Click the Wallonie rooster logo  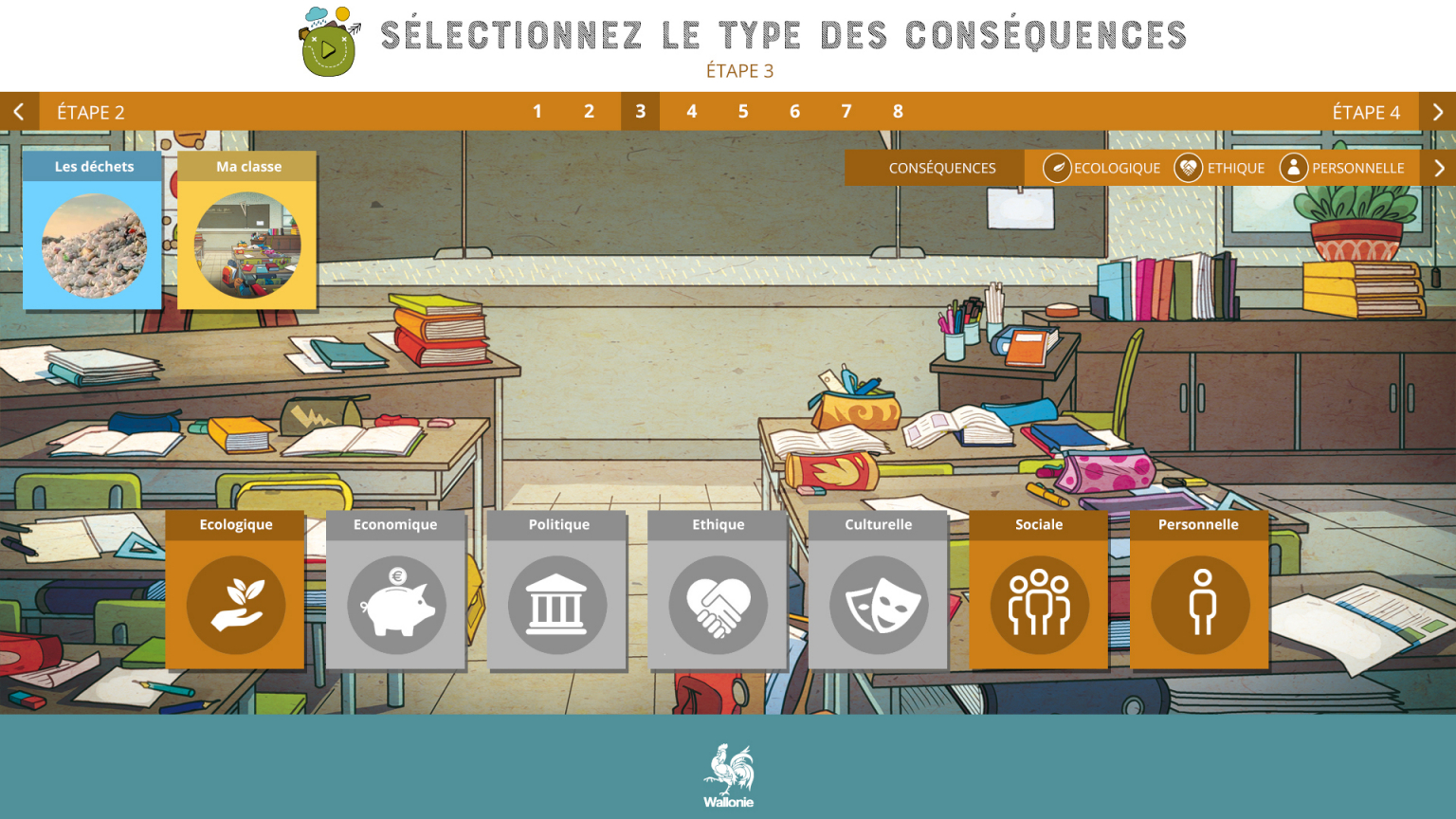tap(727, 773)
